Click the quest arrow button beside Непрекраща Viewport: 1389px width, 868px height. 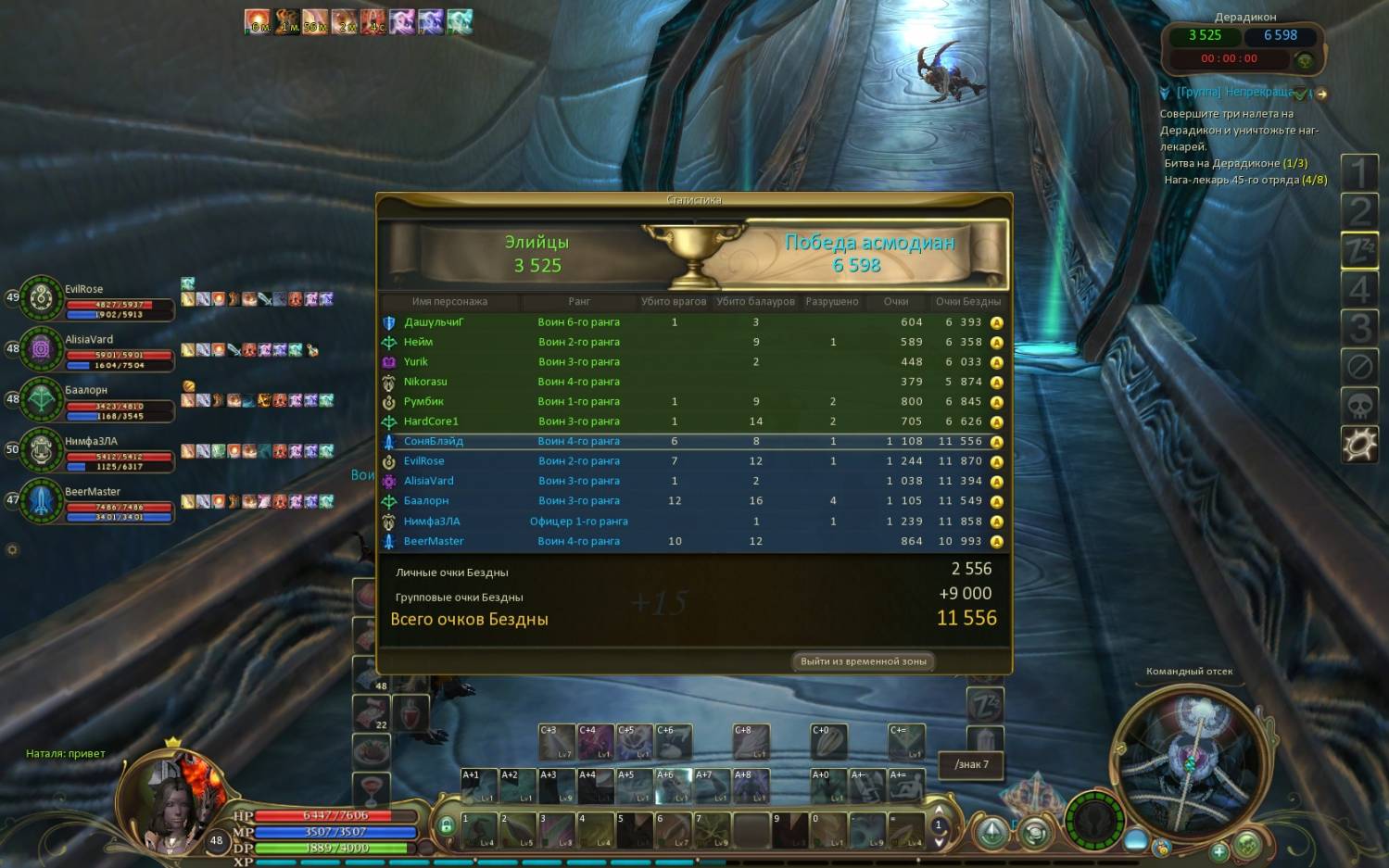pyautogui.click(x=1321, y=94)
